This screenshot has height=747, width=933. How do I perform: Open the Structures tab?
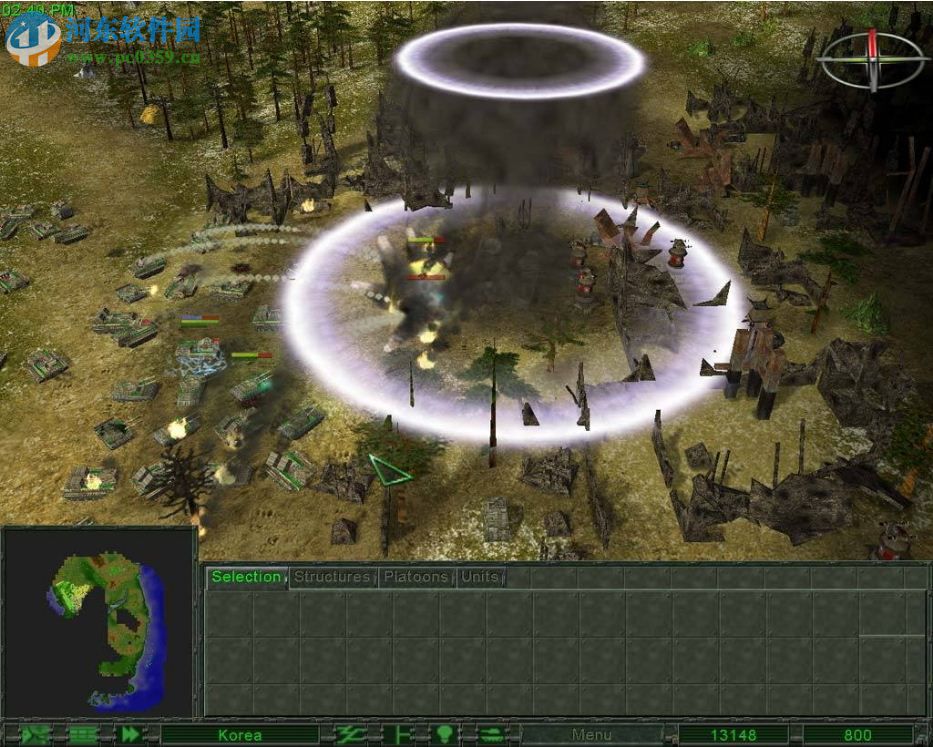coord(333,577)
